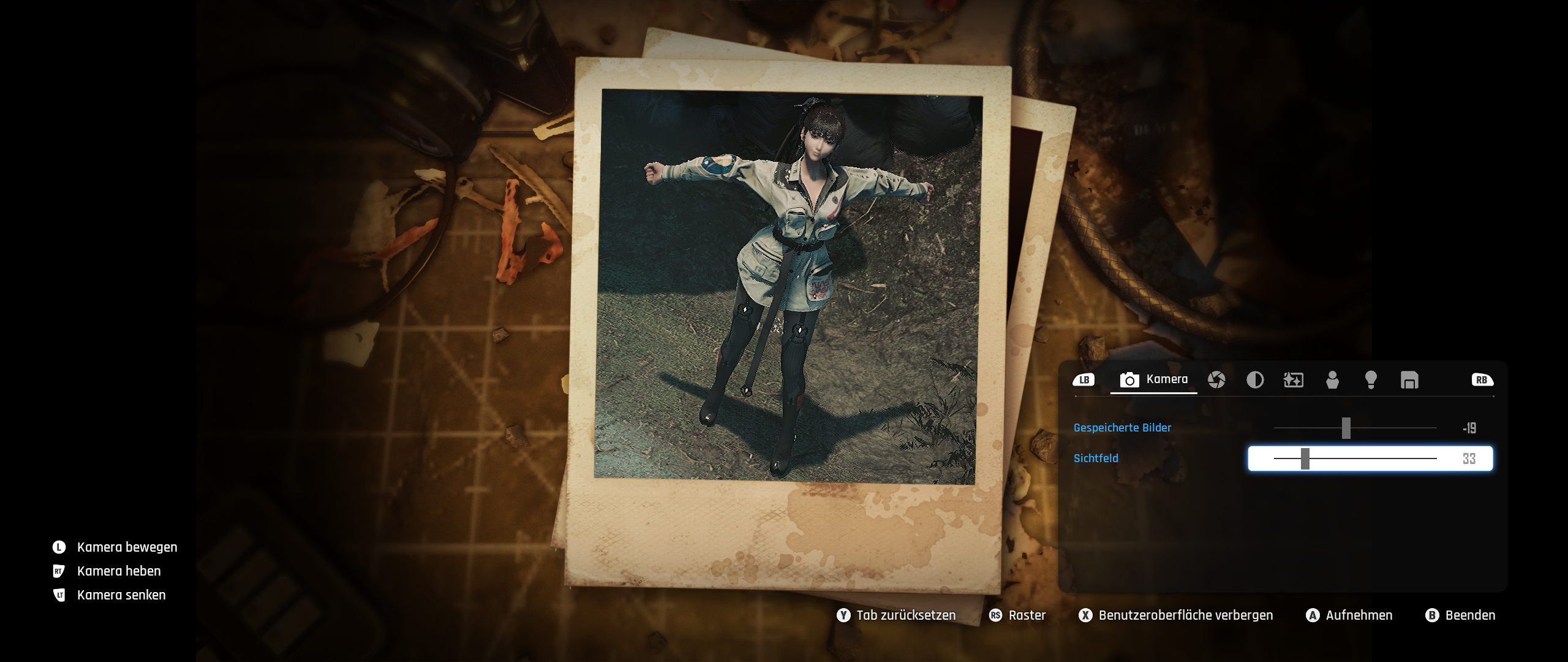Switch to the light bulb tab
The width and height of the screenshot is (1568, 662).
point(1371,380)
